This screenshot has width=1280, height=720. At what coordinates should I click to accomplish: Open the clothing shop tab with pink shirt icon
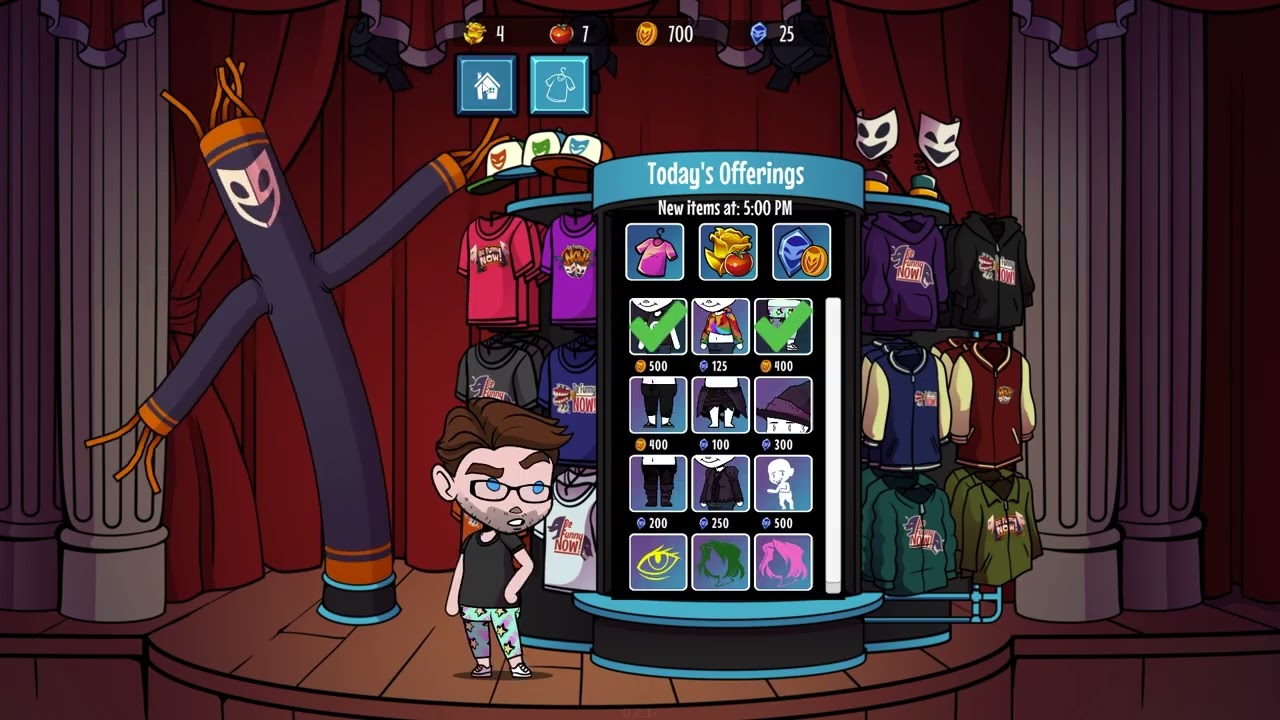click(656, 252)
